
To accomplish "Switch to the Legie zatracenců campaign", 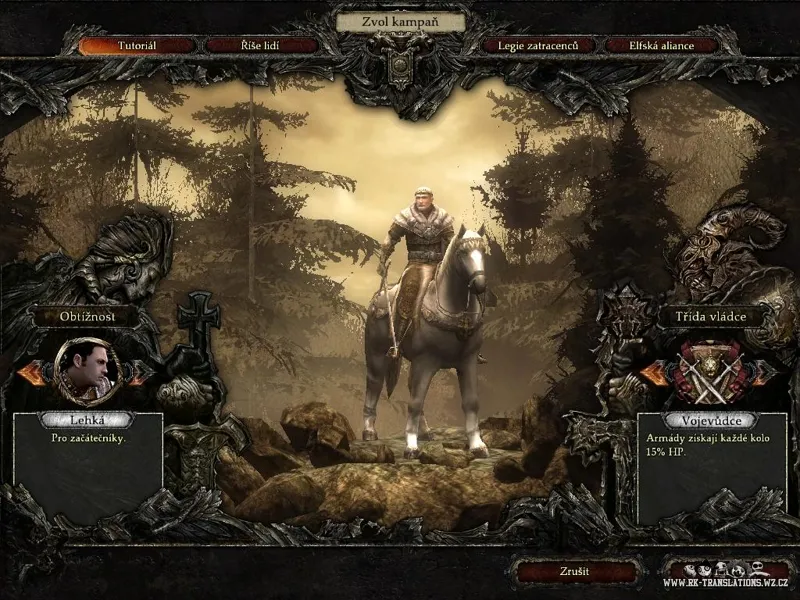I will 538,46.
